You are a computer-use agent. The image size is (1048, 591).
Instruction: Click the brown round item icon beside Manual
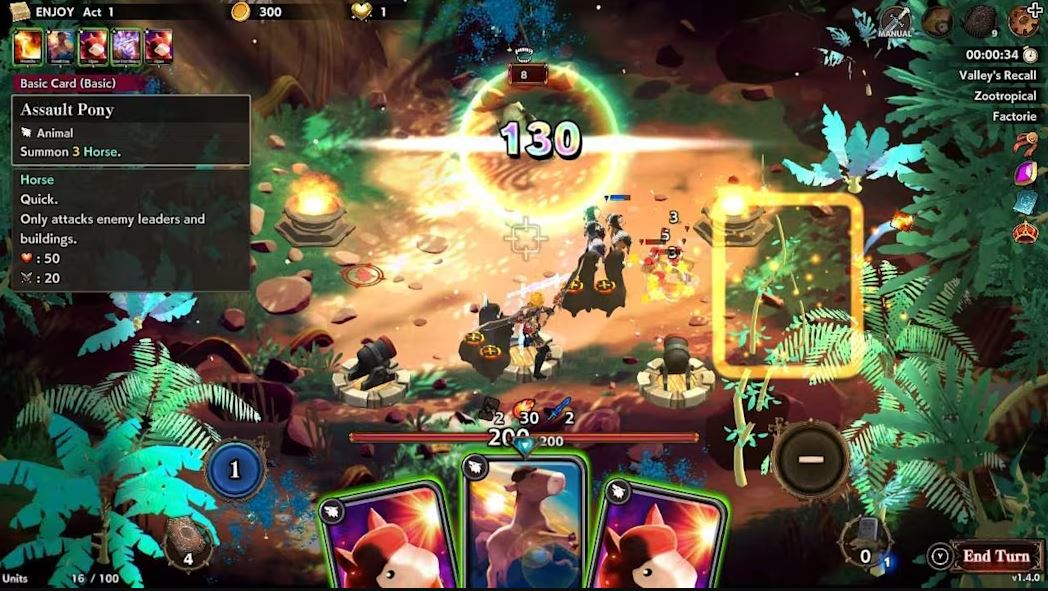[x=938, y=21]
